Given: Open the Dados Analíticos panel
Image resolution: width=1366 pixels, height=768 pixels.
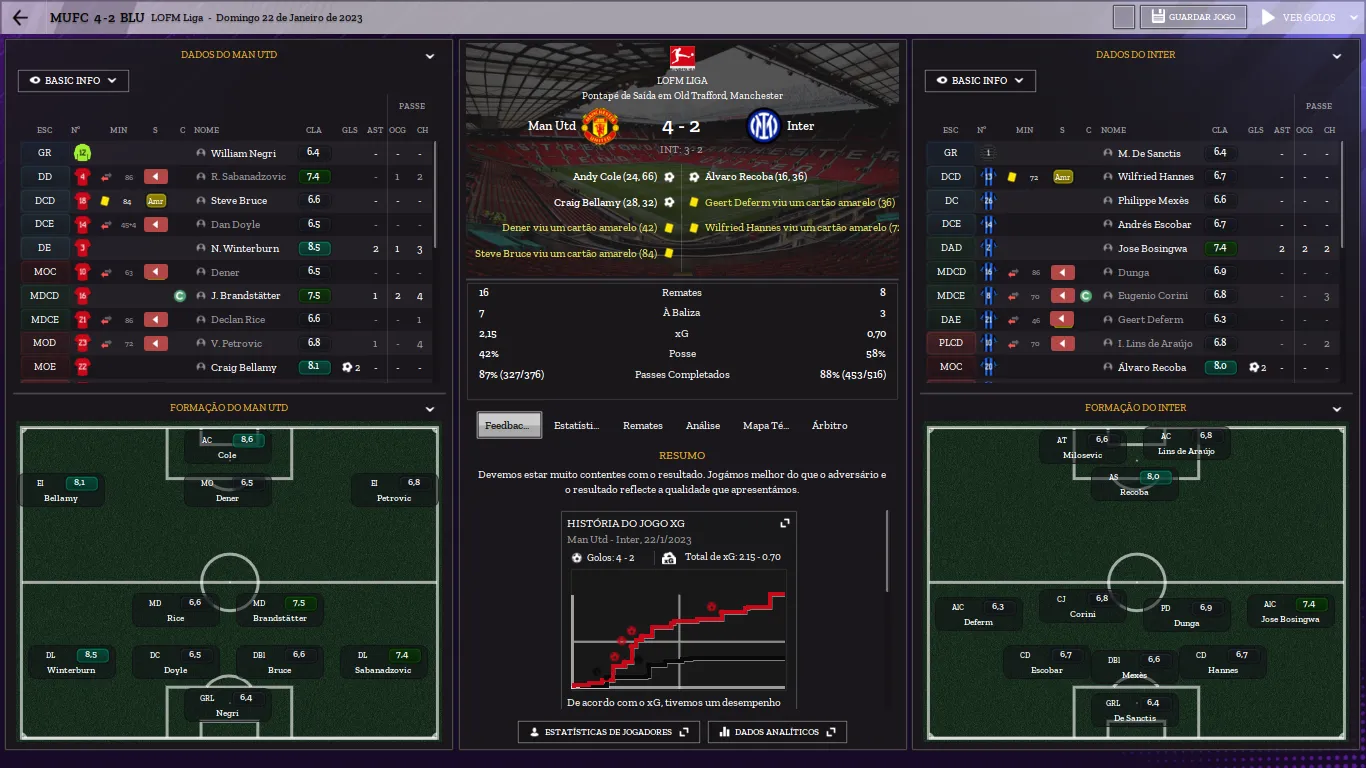Looking at the screenshot, I should [x=777, y=732].
